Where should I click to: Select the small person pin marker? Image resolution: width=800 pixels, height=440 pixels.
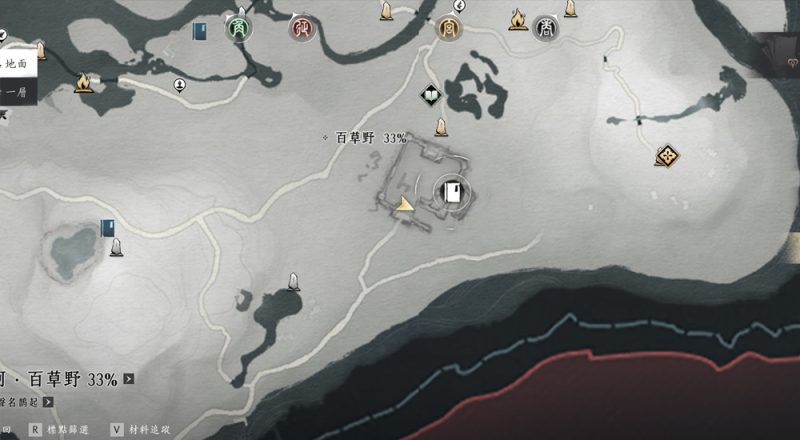(x=180, y=84)
